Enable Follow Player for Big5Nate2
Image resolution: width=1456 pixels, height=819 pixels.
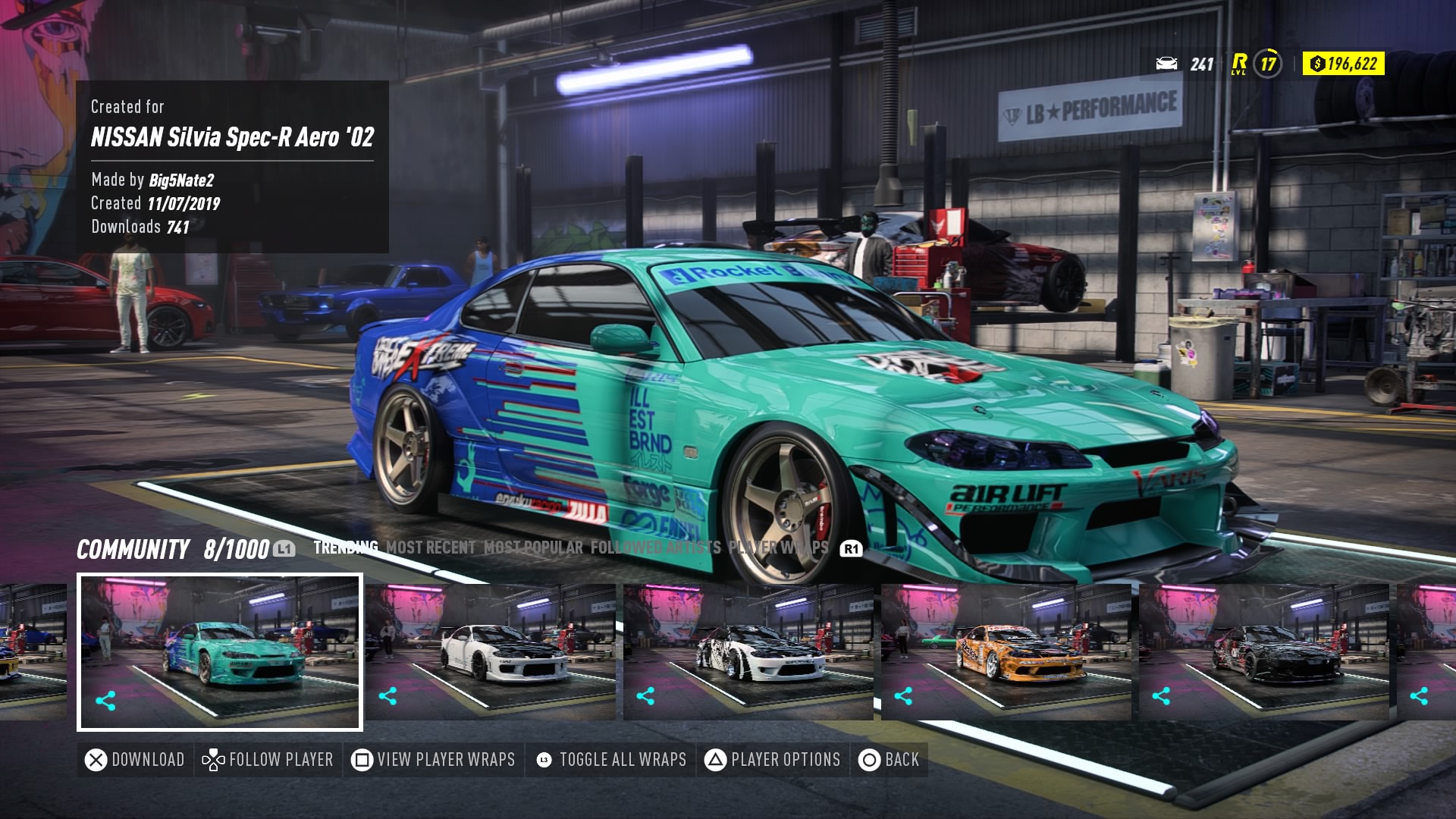tap(267, 759)
